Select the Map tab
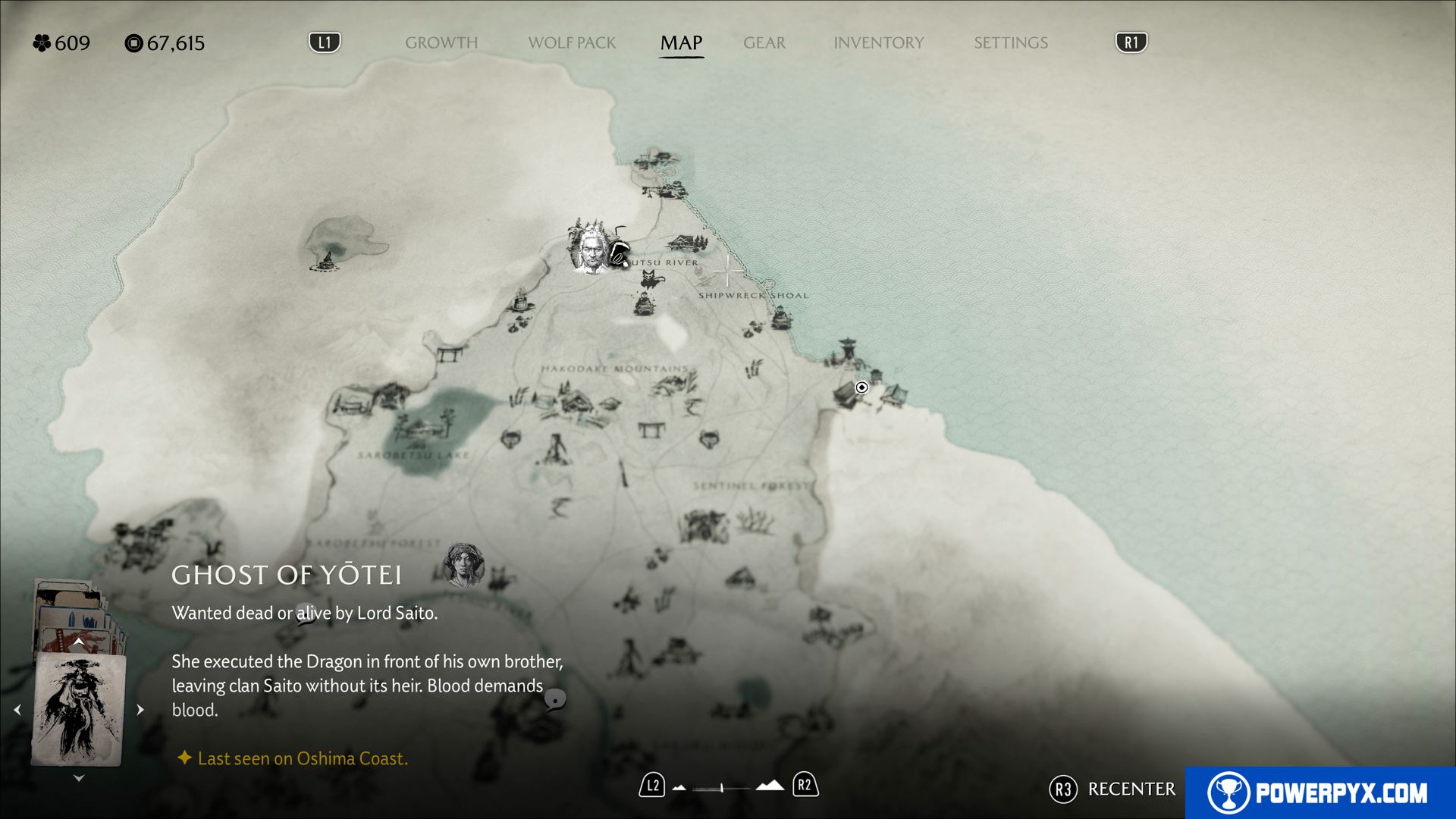The width and height of the screenshot is (1456, 819). click(681, 43)
